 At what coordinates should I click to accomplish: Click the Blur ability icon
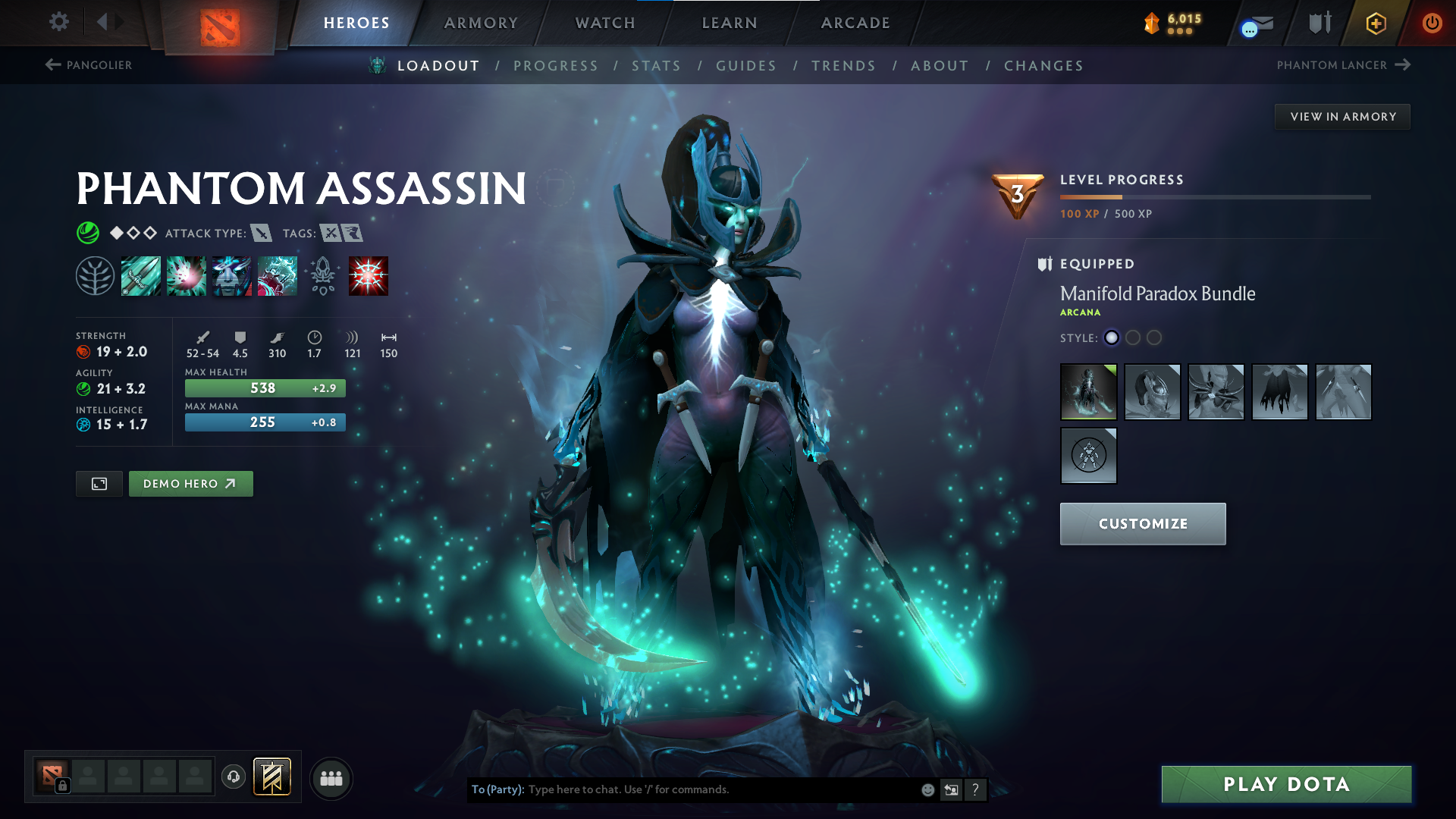pyautogui.click(x=231, y=275)
